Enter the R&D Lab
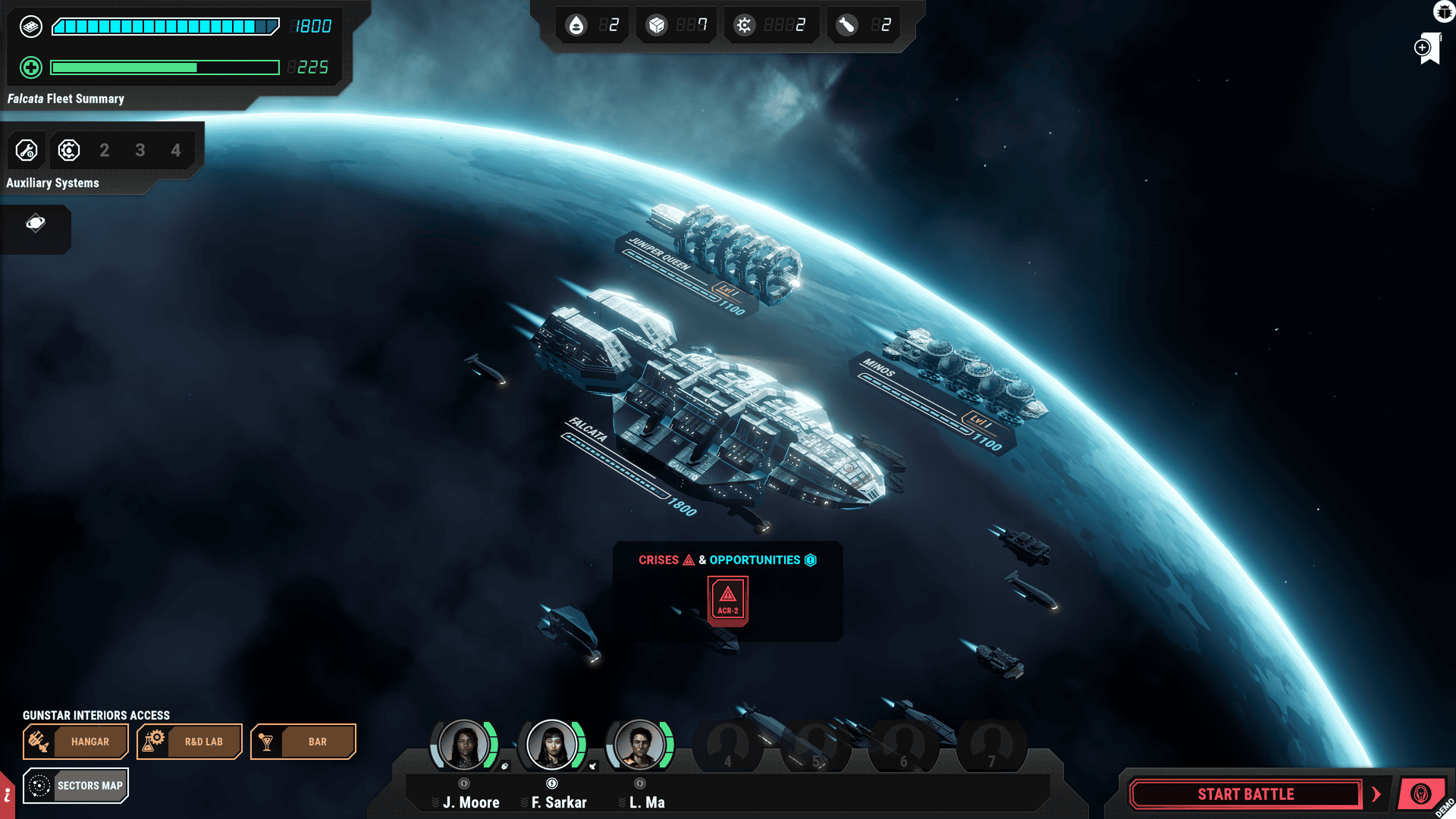 [x=189, y=742]
